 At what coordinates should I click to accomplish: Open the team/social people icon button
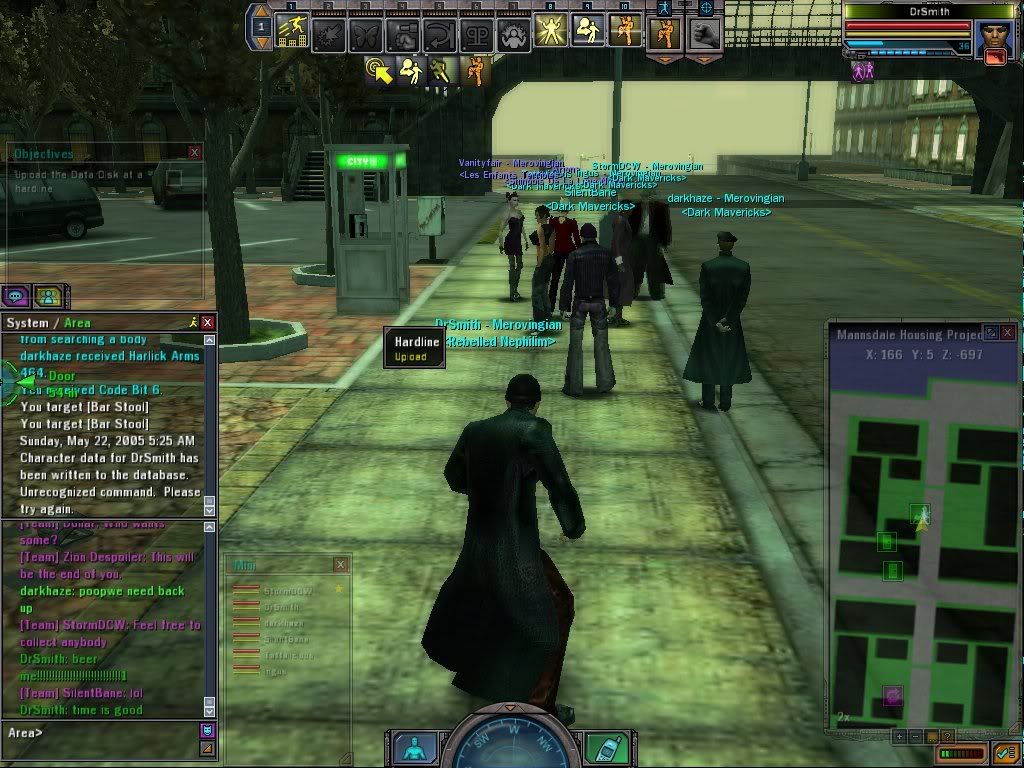pos(47,296)
